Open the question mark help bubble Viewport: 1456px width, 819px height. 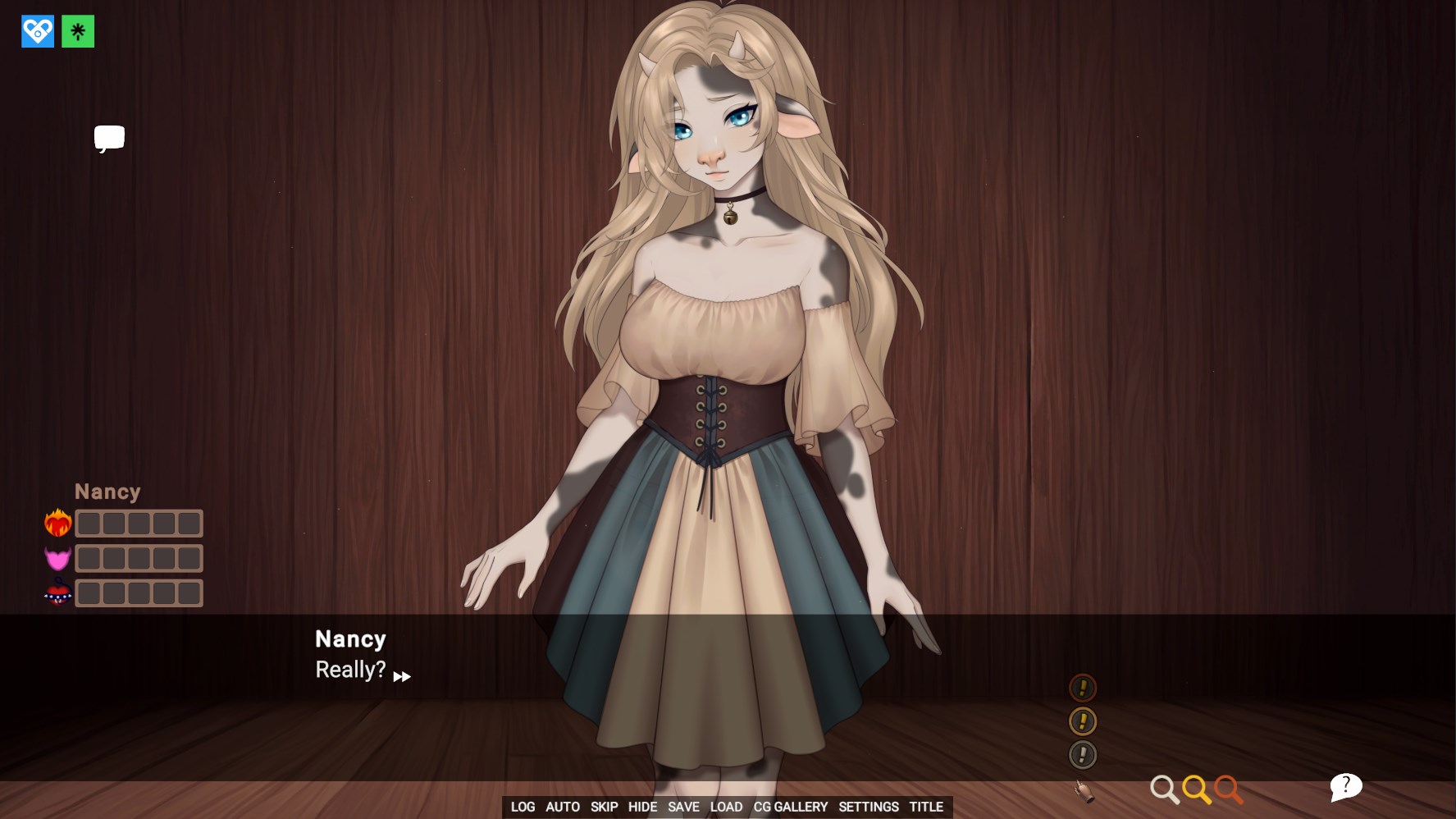(1345, 786)
